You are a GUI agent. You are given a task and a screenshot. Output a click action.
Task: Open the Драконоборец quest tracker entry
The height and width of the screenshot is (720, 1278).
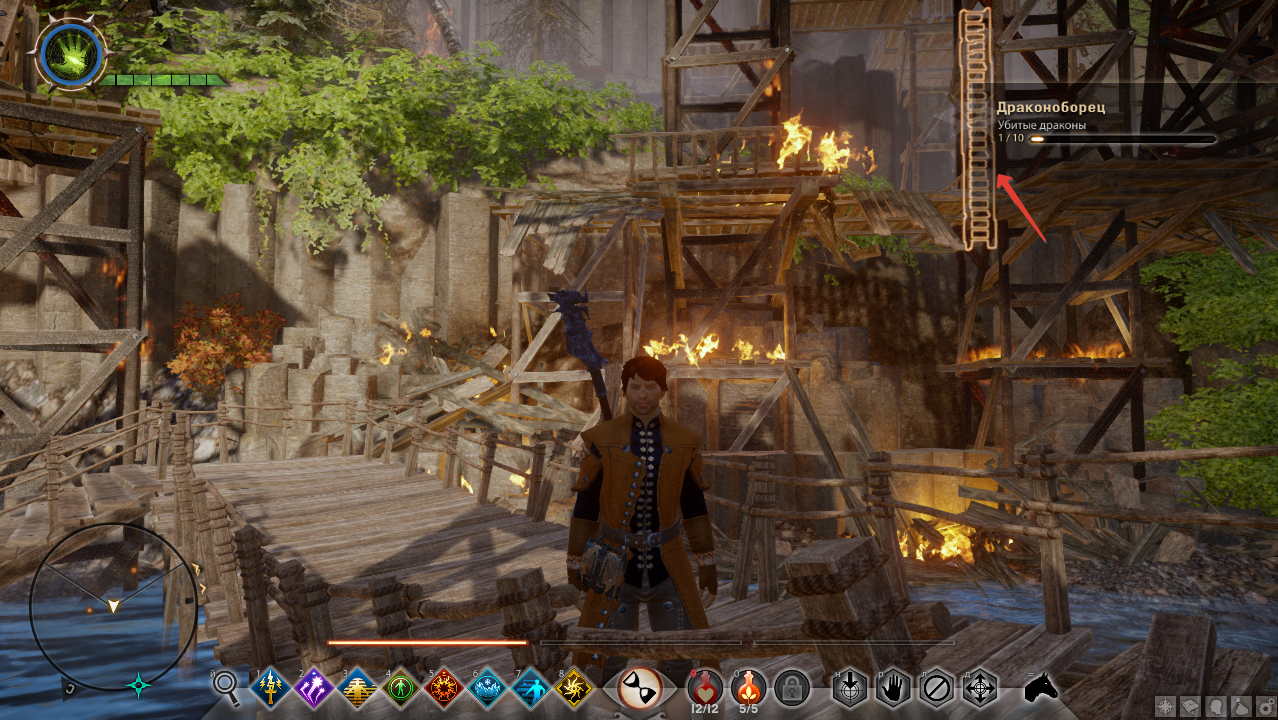point(1051,107)
